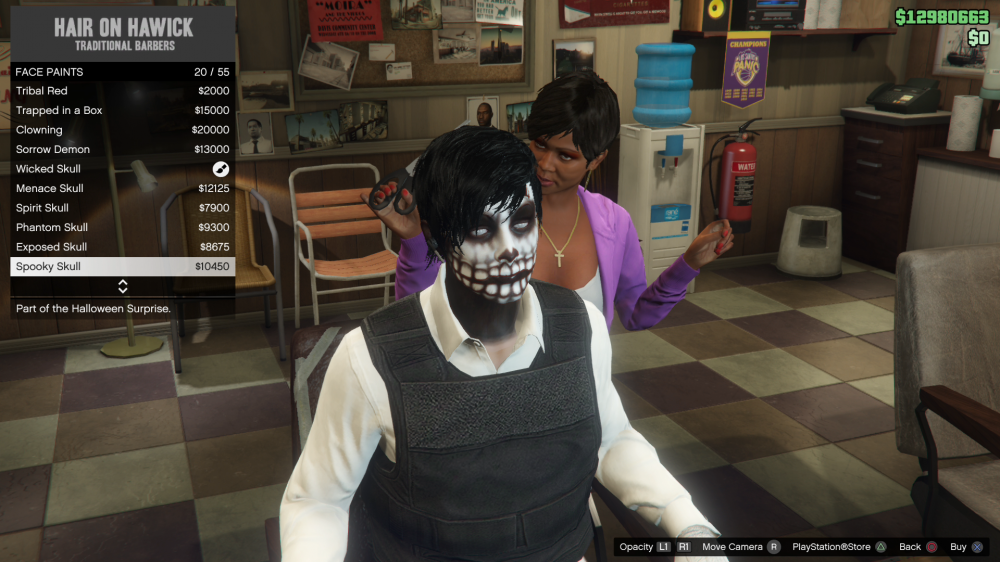This screenshot has height=562, width=1000.
Task: Select the owned Wicked Skull paint
Action: click(x=122, y=169)
